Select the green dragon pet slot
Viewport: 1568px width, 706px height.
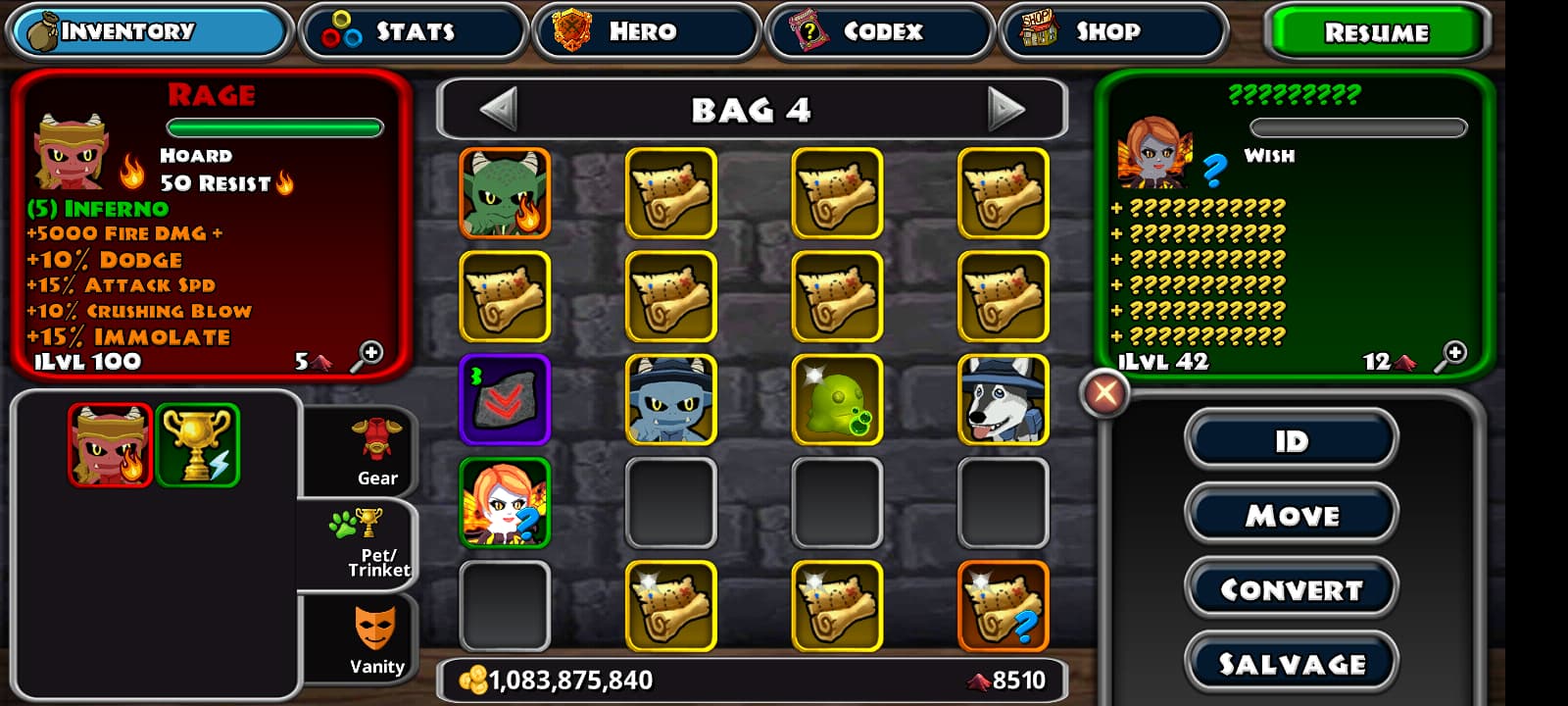[x=505, y=193]
